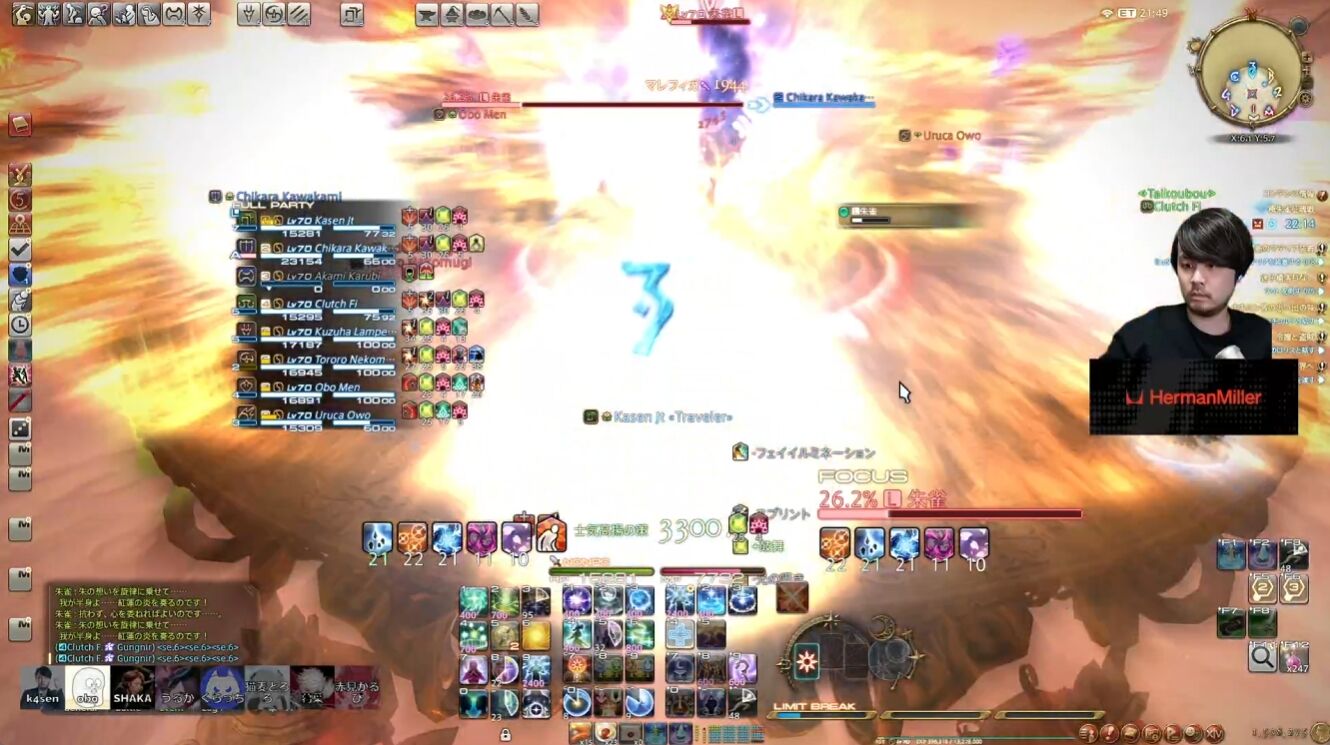This screenshot has width=1330, height=745.
Task: Select the first blue spell icon under the cast bar
Action: point(576,600)
